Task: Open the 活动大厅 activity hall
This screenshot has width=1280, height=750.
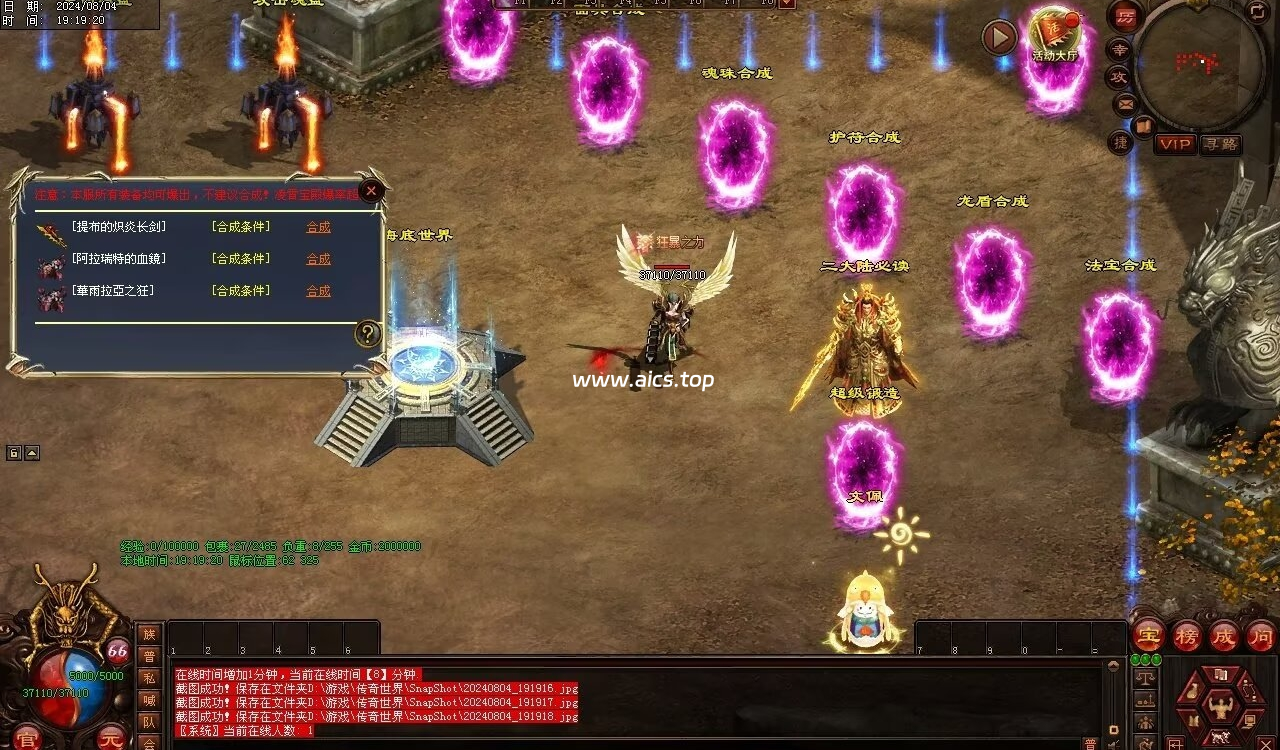Action: pos(1054,35)
